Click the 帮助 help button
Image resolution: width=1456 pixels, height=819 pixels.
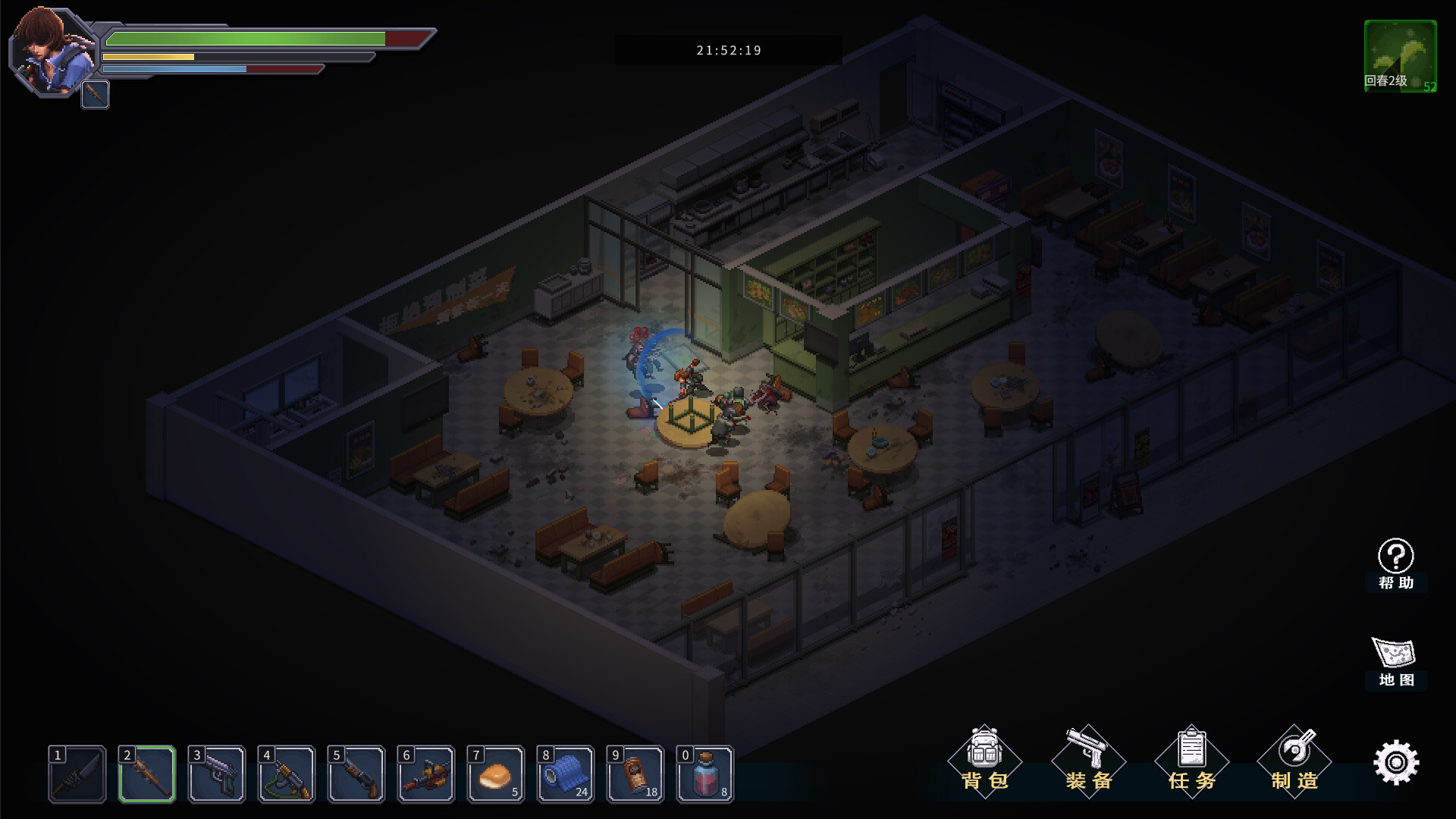pyautogui.click(x=1395, y=563)
